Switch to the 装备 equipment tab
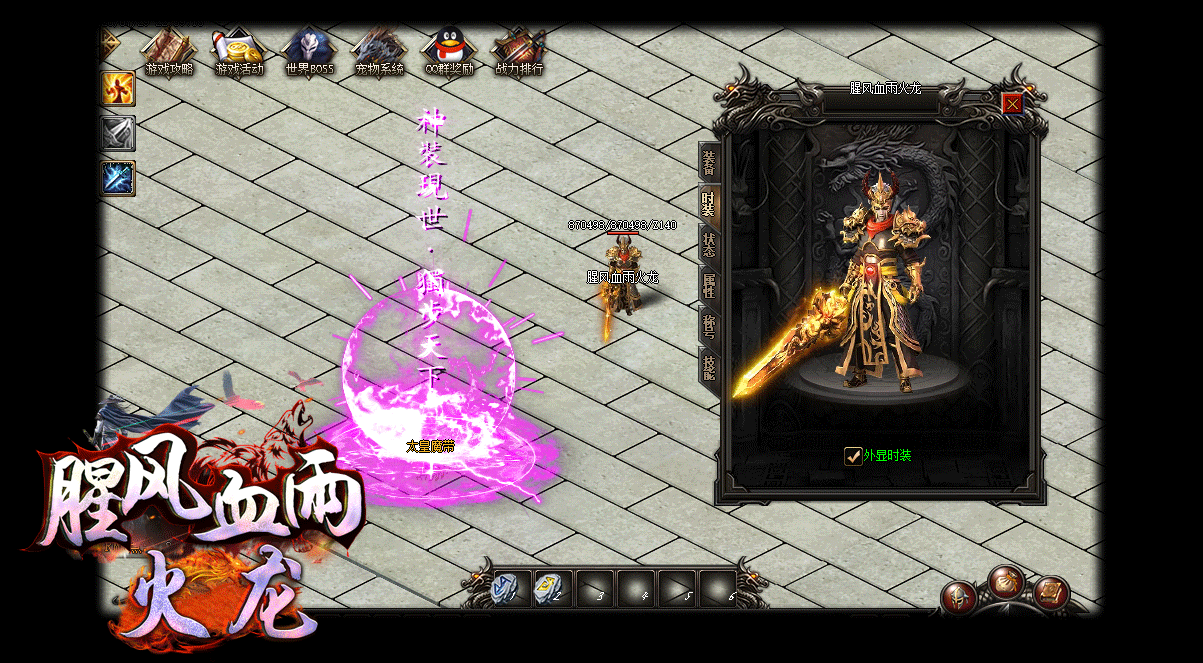 click(708, 162)
